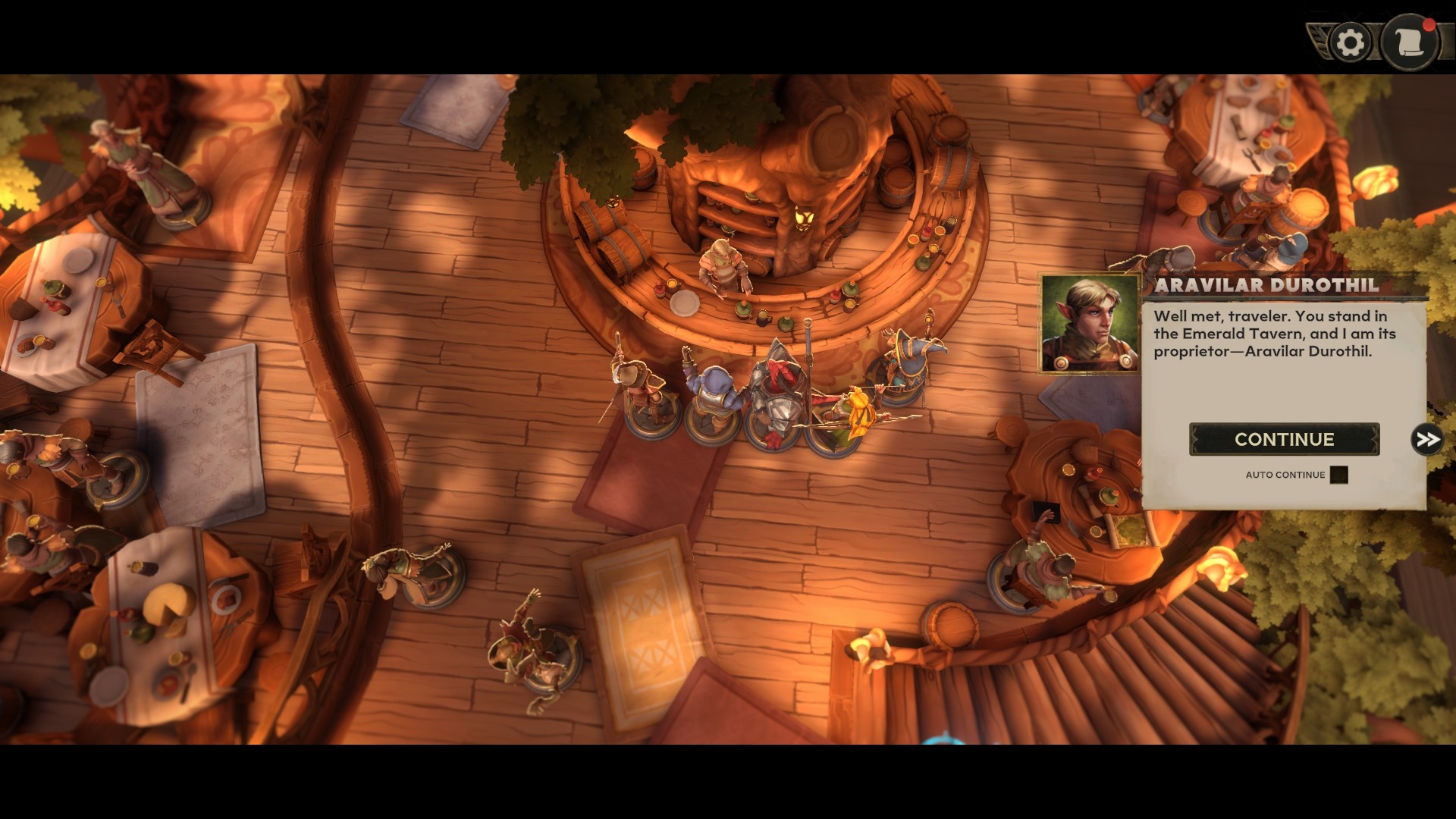Open the scroll journal log
Screen dimensions: 1456x819
click(x=1409, y=42)
